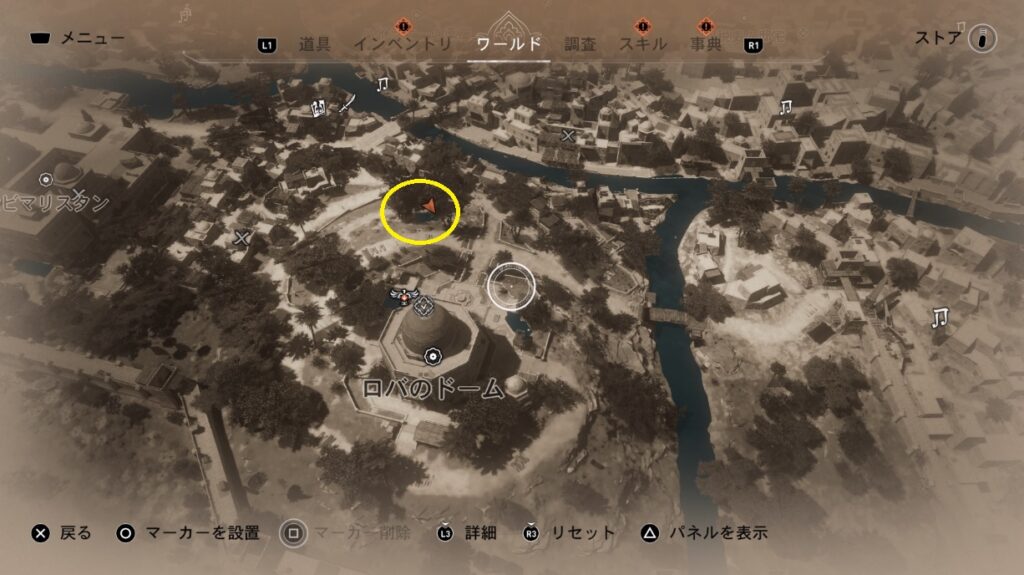Click the ロバのドーム location marker

432,355
